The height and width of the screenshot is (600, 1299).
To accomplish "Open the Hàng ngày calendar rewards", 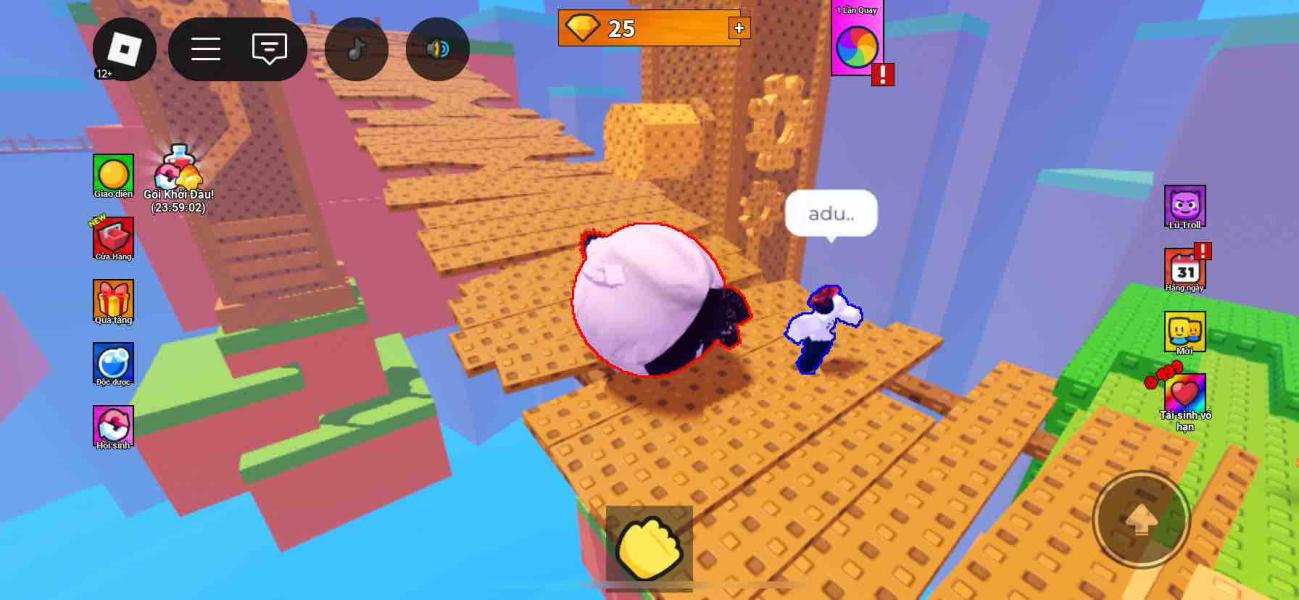I will click(1184, 269).
